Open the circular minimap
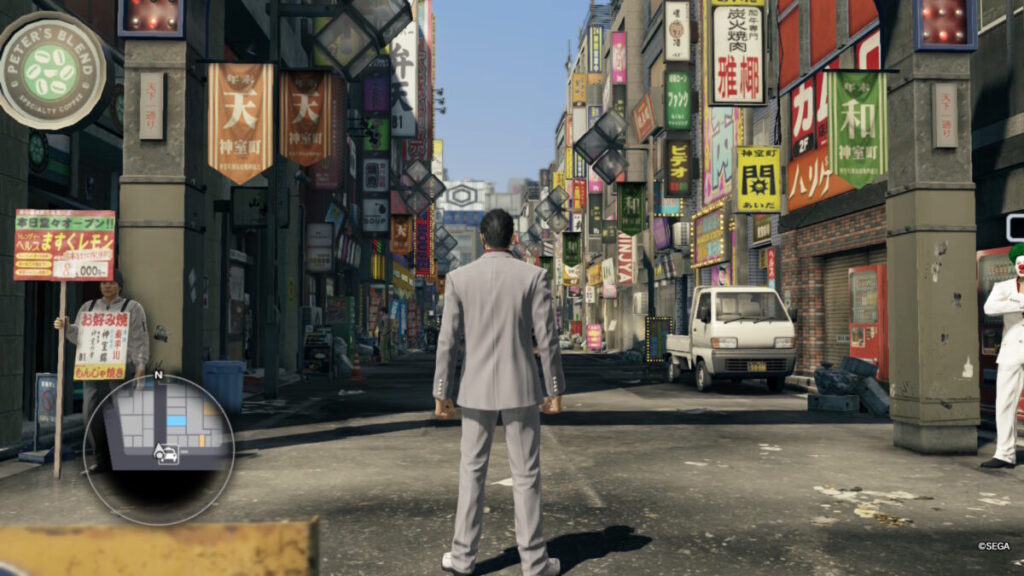 158,449
